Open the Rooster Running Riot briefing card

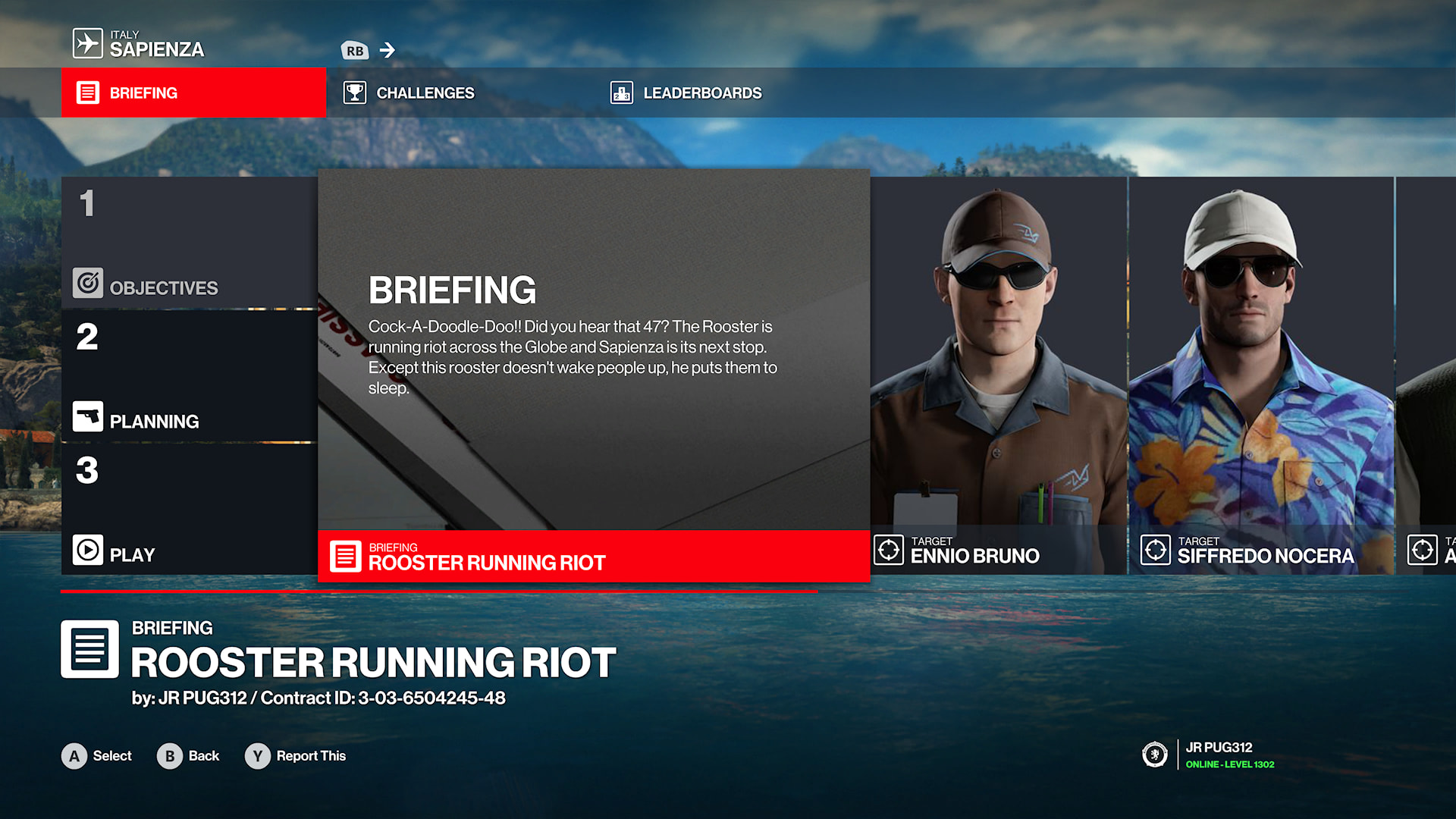pos(593,375)
